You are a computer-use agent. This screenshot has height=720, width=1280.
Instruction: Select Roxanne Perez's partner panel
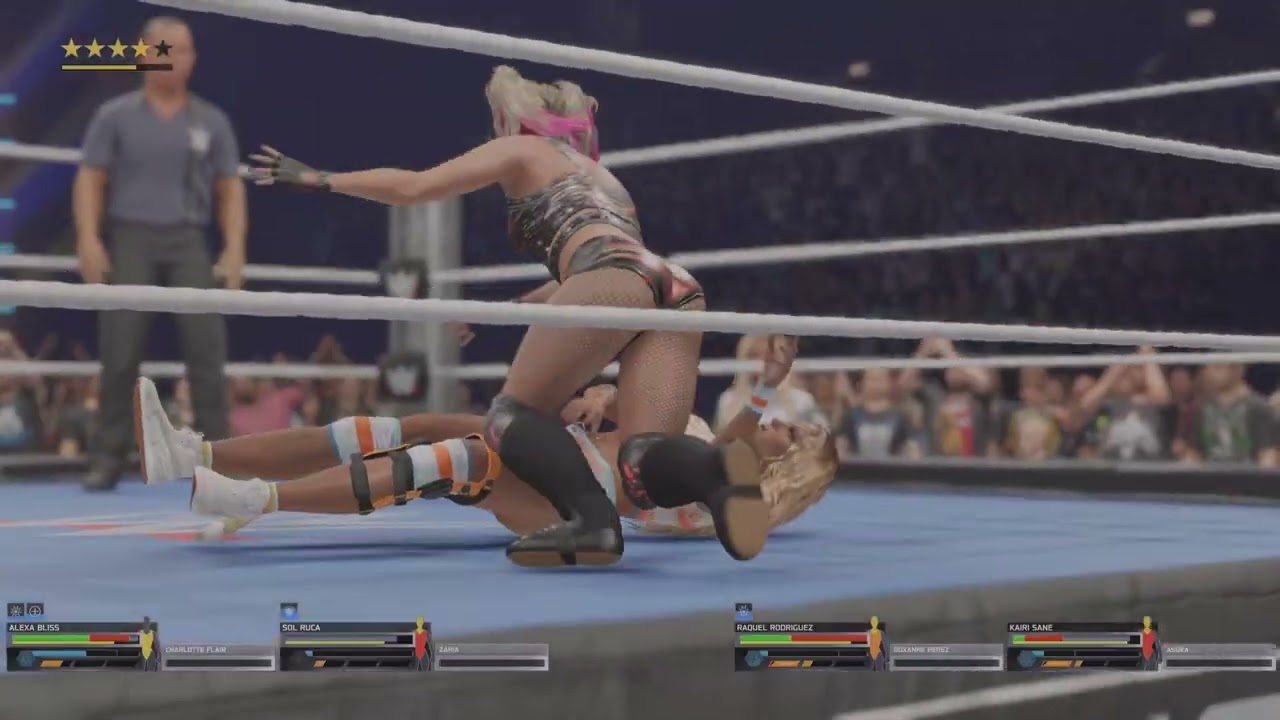click(946, 657)
